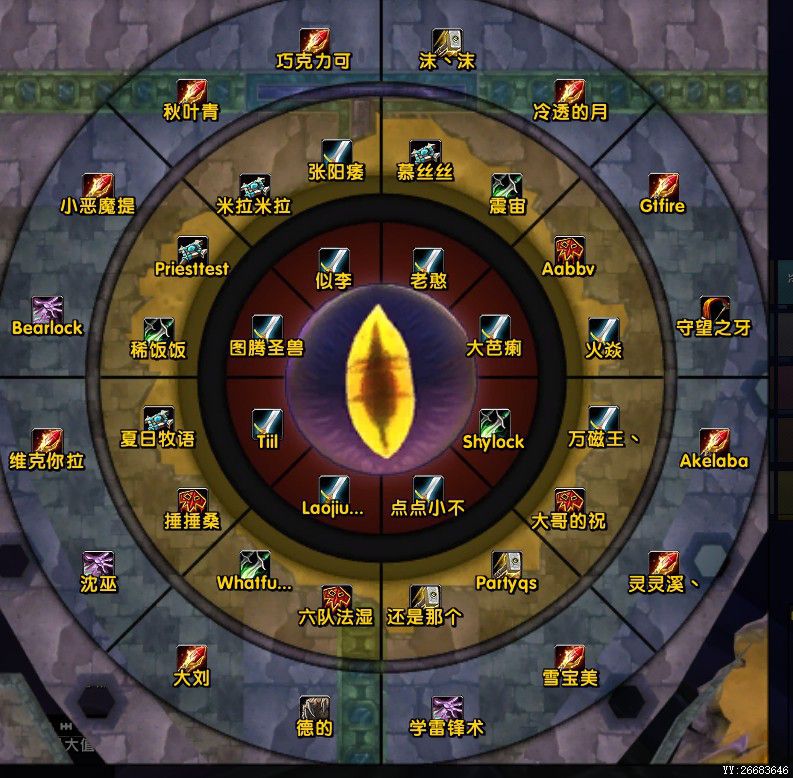
Task: Select the Aabbv player marker
Action: 570,251
